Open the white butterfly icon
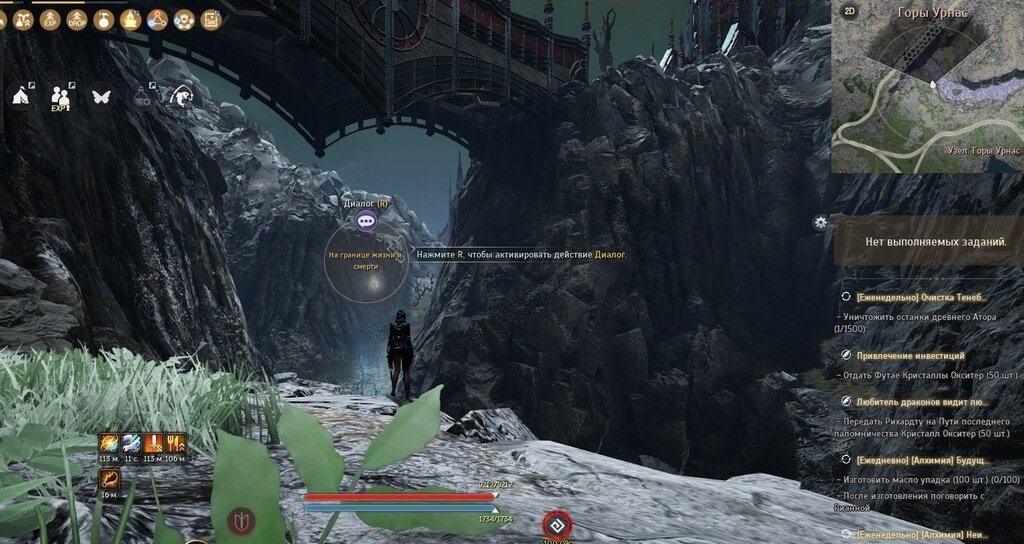Screen dimensions: 1024x544 (x=101, y=96)
